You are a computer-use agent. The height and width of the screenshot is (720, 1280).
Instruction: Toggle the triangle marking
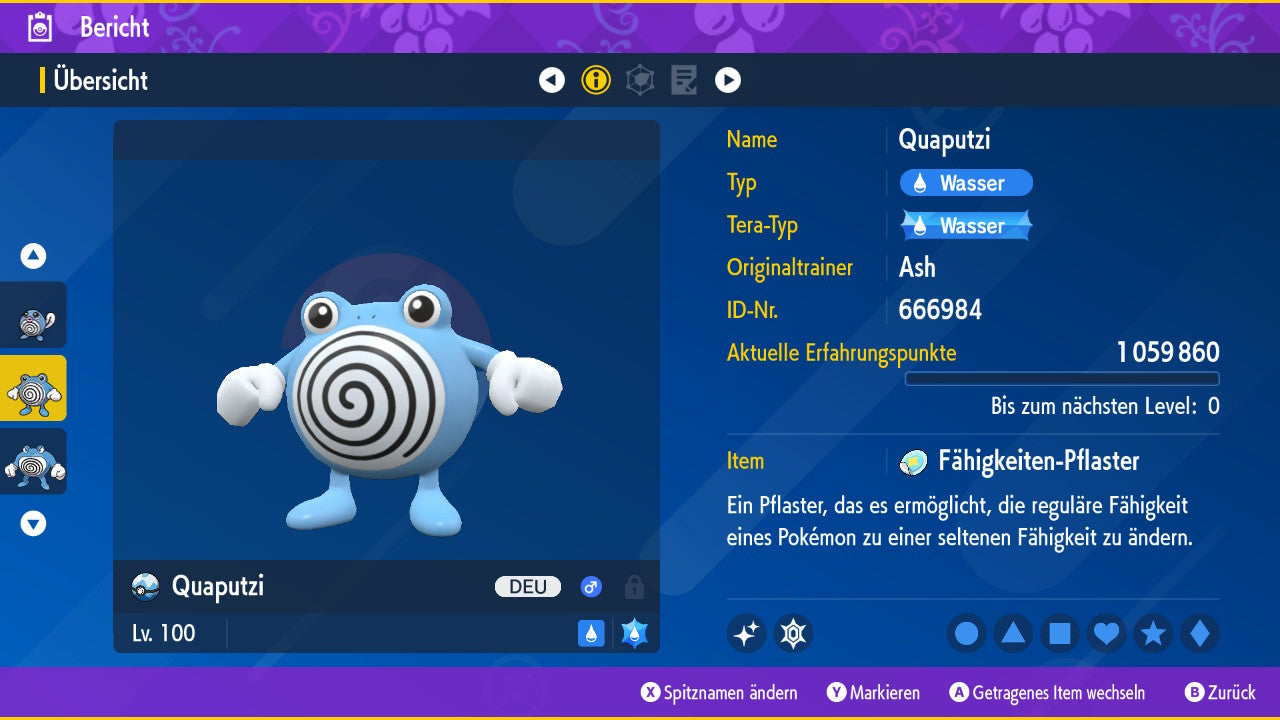pyautogui.click(x=1013, y=633)
